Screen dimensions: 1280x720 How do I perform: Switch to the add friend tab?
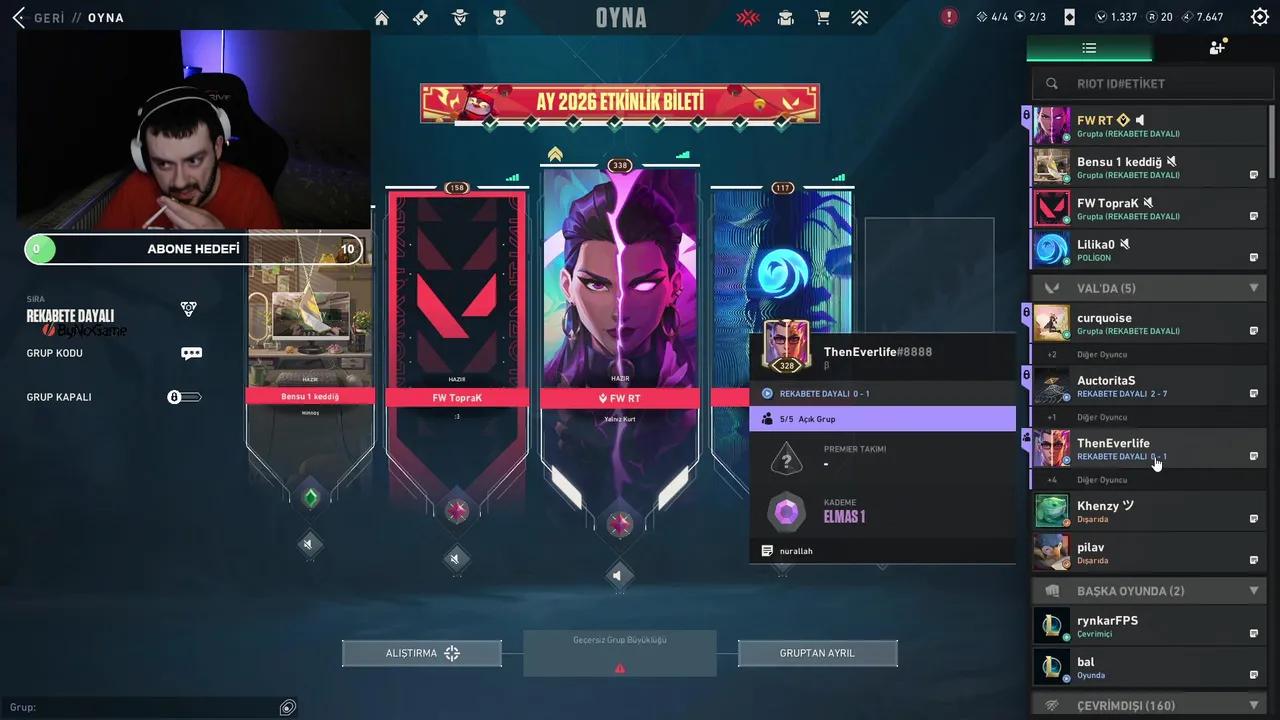[x=1217, y=47]
